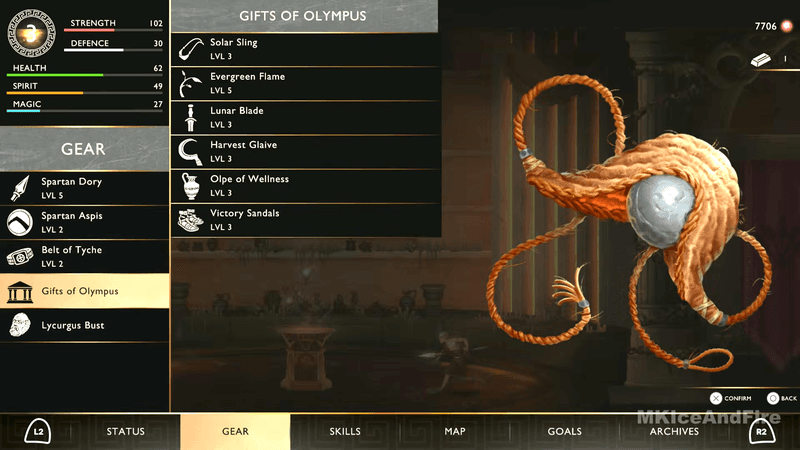Open the Gear tab
The image size is (800, 450).
(235, 432)
